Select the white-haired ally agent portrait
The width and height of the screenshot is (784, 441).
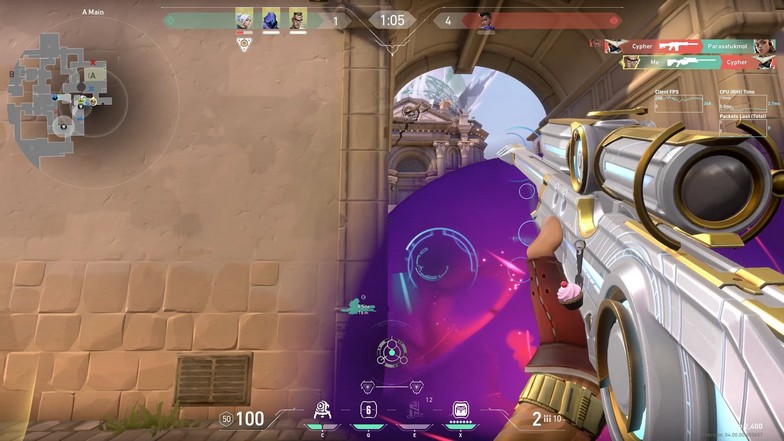coord(244,19)
